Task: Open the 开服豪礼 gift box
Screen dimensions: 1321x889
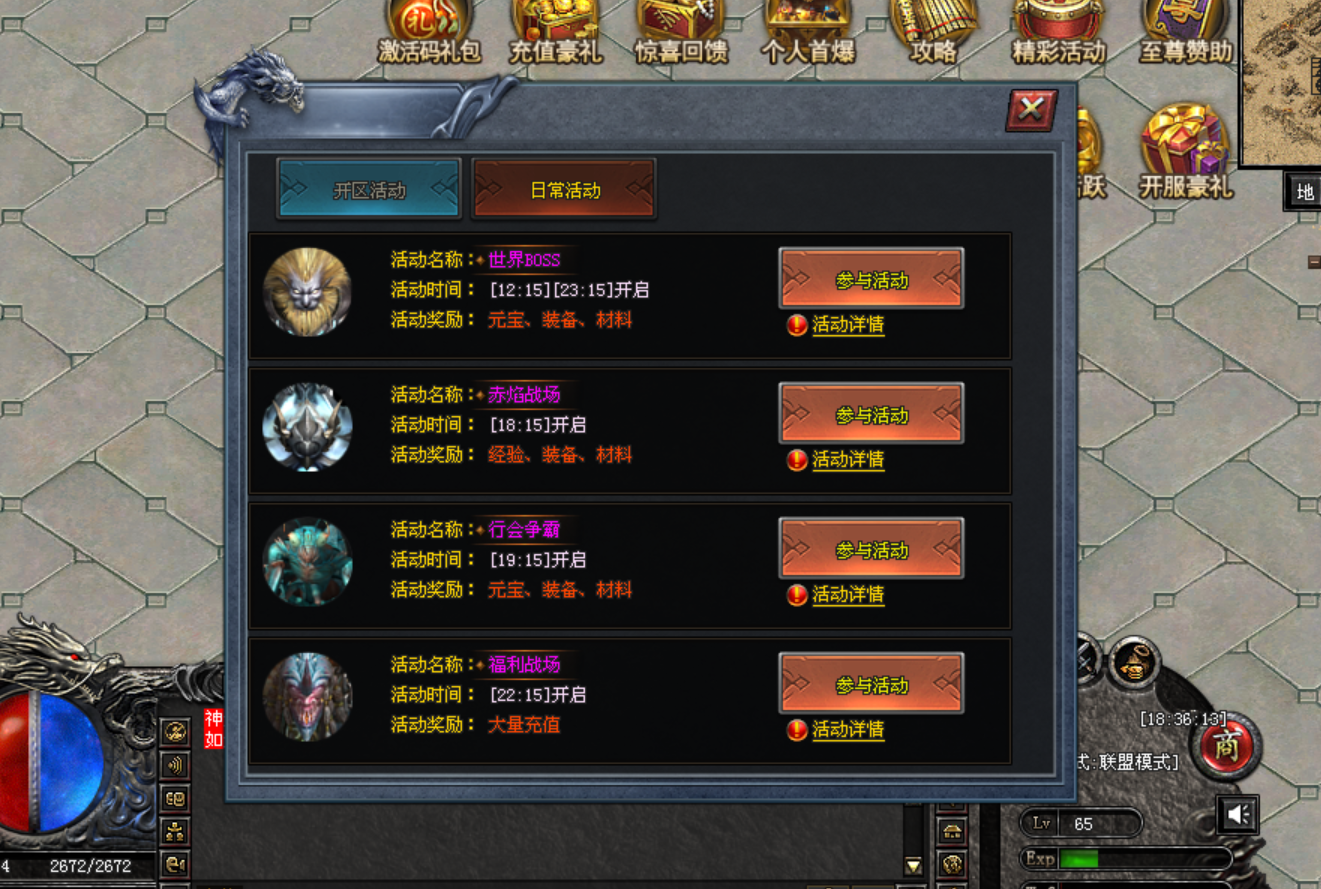Action: pos(1186,150)
